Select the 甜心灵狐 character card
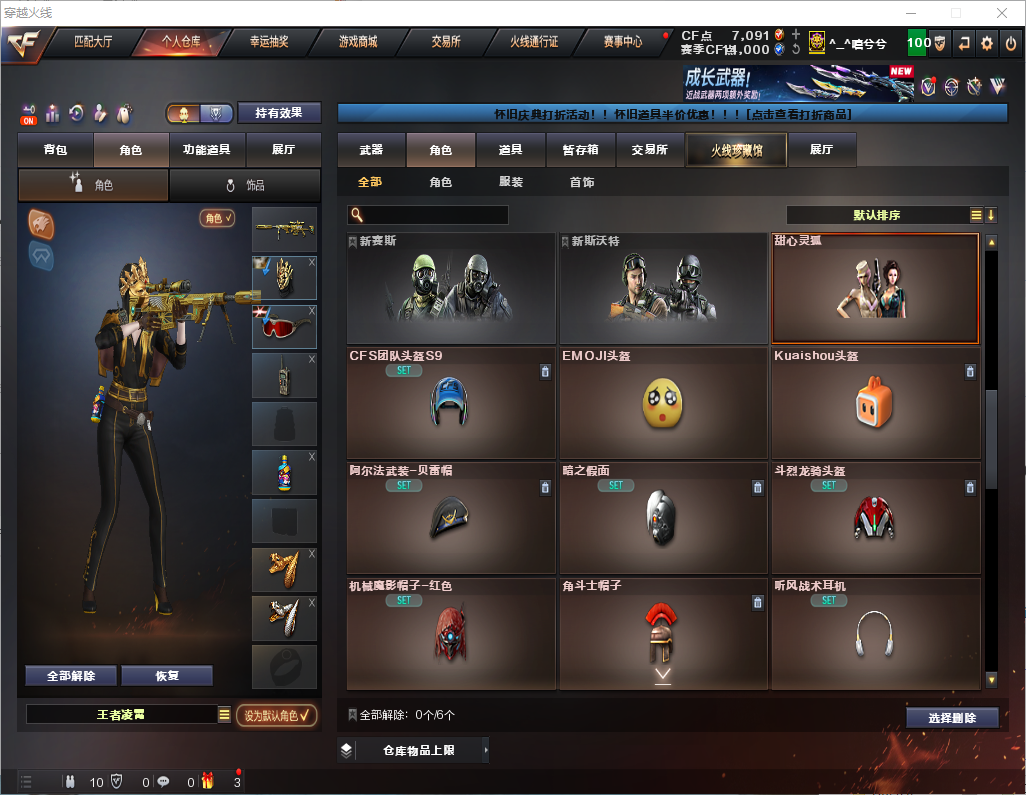Image resolution: width=1026 pixels, height=795 pixels. pos(875,289)
